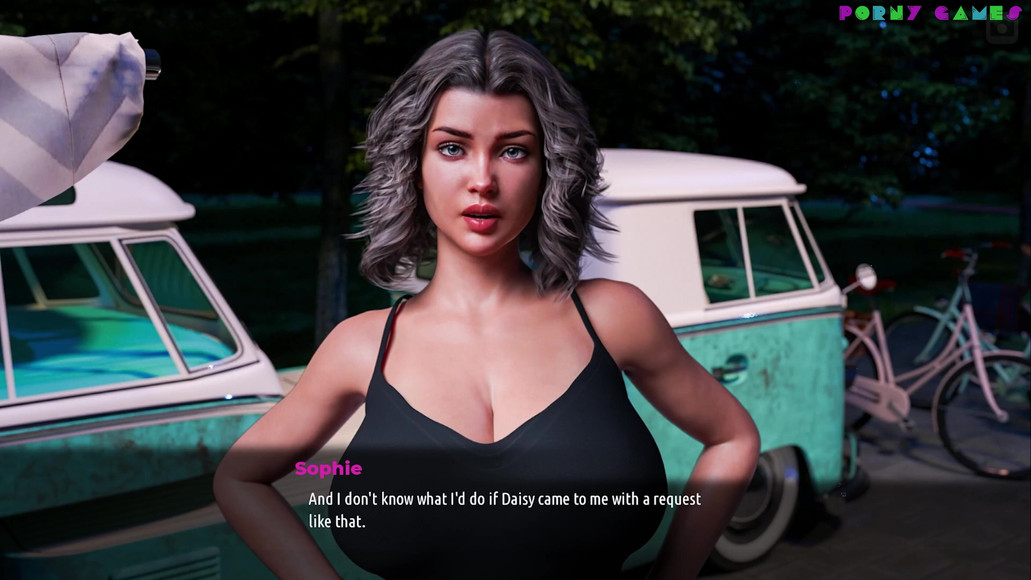The width and height of the screenshot is (1031, 580).
Task: Click the dialogue box to continue
Action: [x=505, y=509]
